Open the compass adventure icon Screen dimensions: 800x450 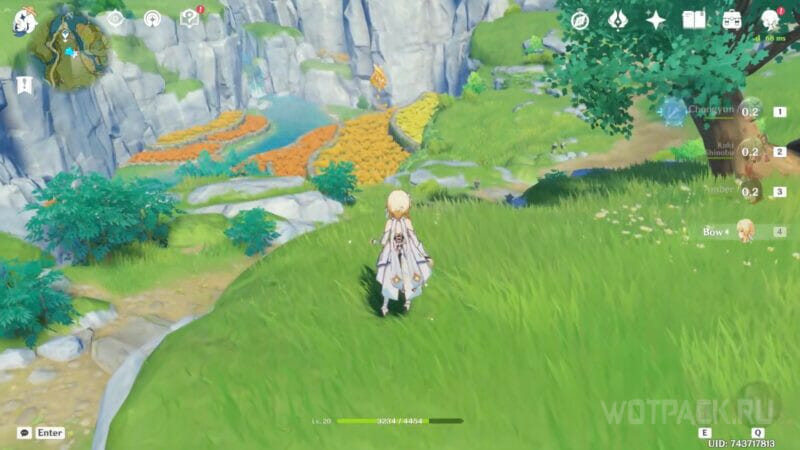[580, 20]
